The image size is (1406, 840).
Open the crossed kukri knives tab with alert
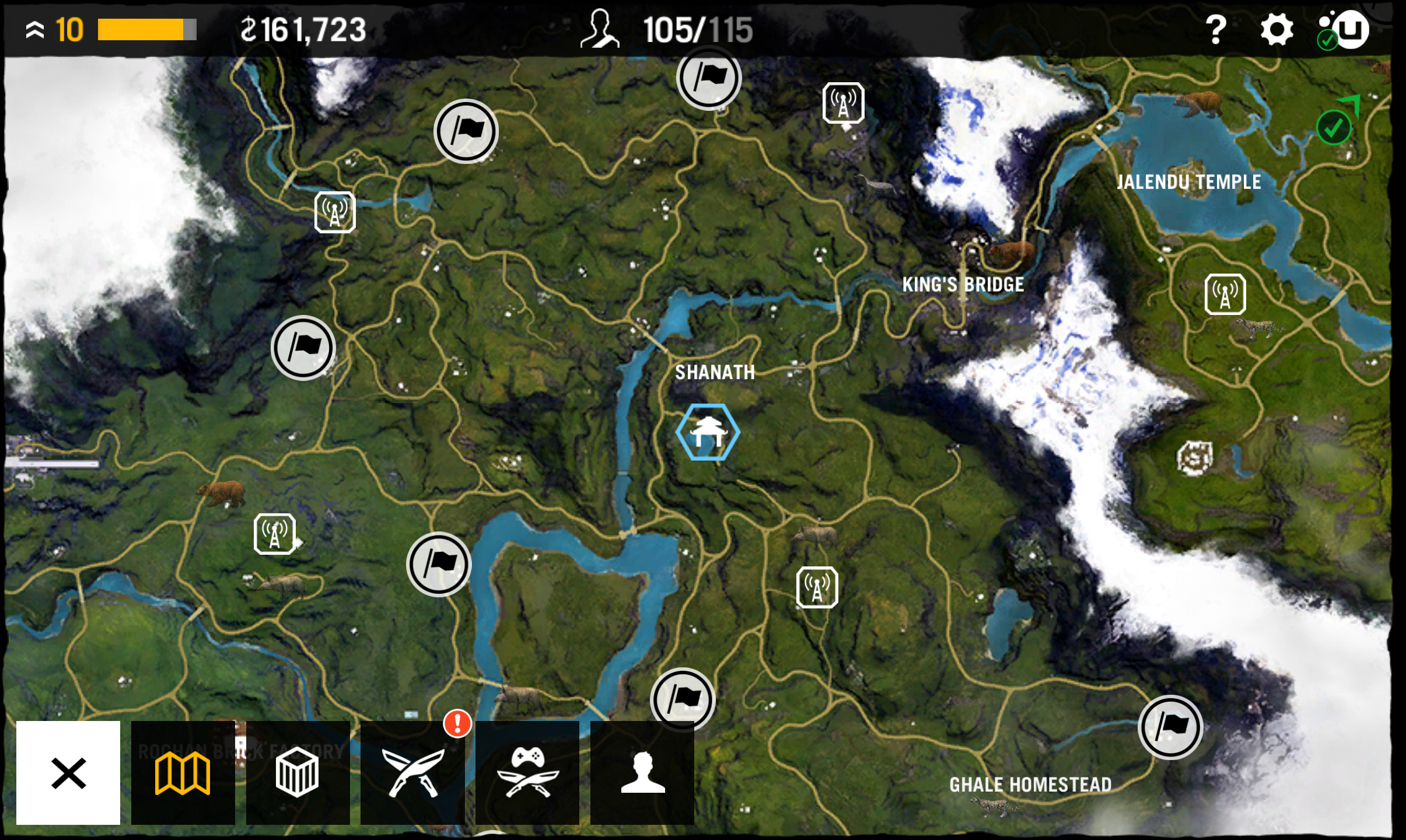point(412,773)
